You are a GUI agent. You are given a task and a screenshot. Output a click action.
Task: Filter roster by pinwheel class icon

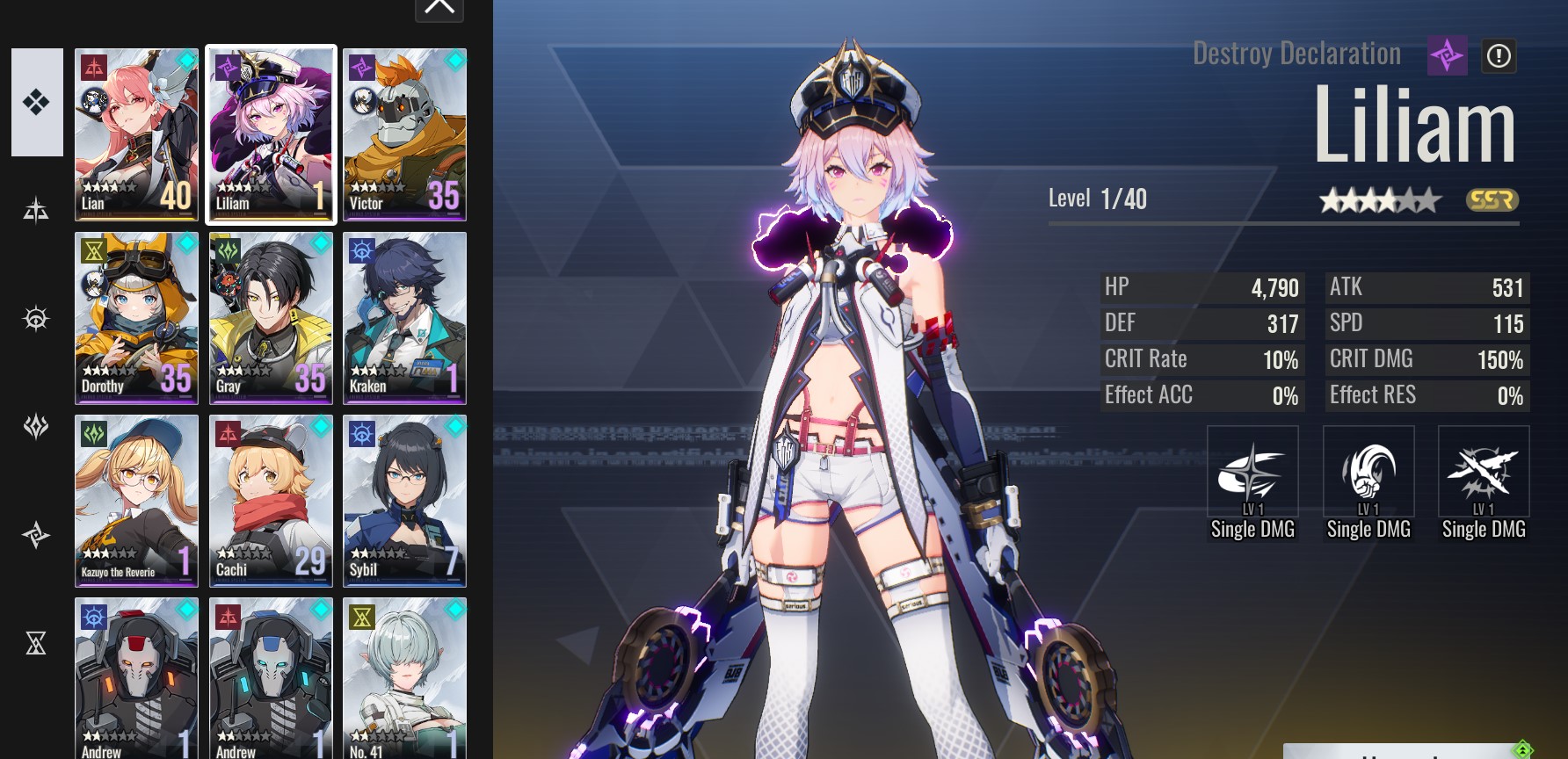(36, 535)
